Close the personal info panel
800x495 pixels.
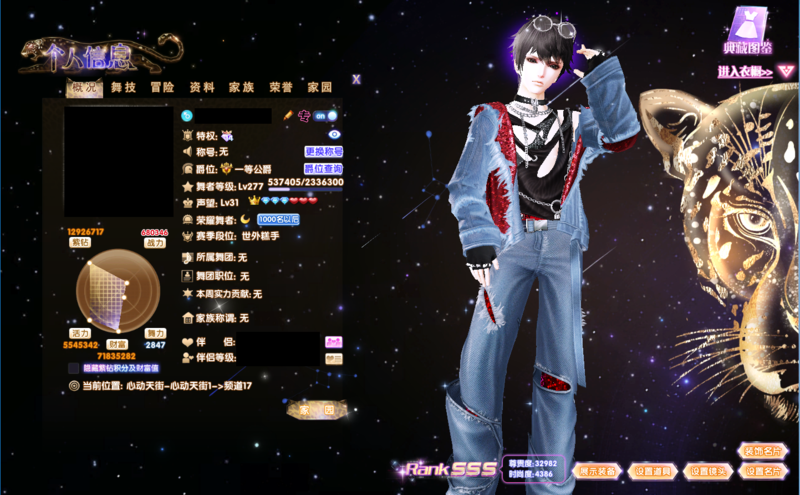[x=356, y=79]
